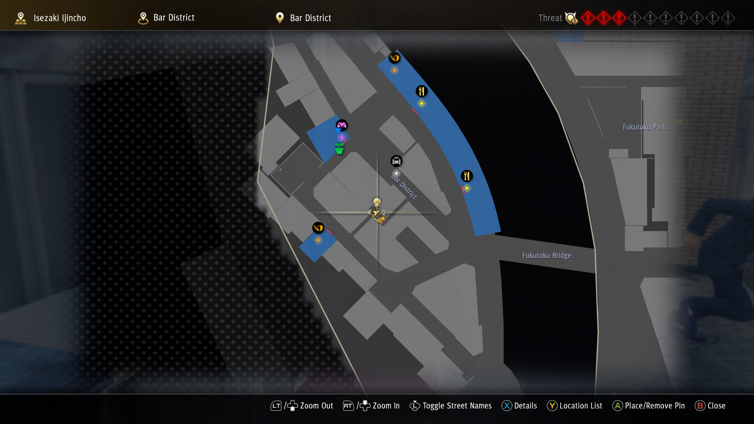Choose the restaurant marker closest to Fukutoku Bridge
This screenshot has width=754, height=424.
pyautogui.click(x=466, y=177)
